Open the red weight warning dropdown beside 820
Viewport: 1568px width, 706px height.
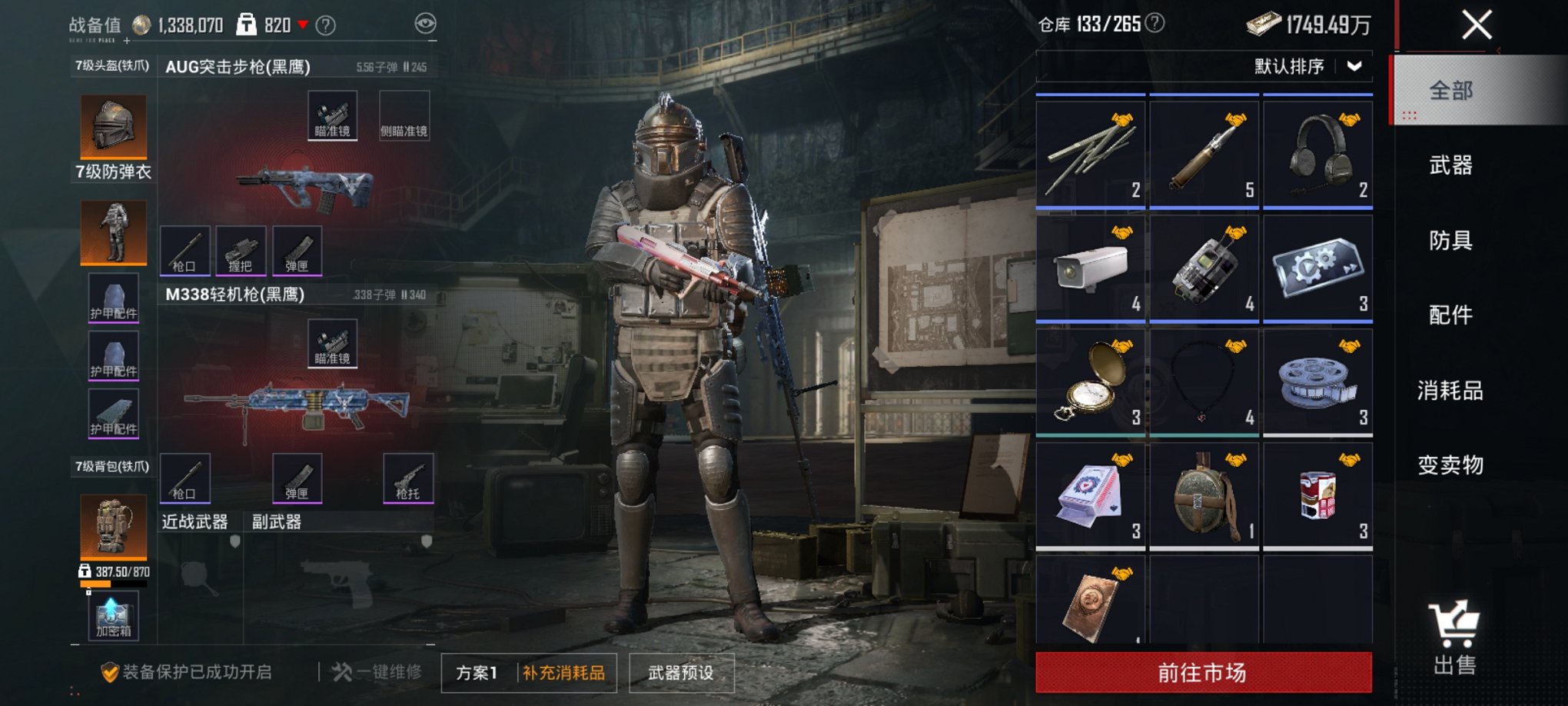304,24
